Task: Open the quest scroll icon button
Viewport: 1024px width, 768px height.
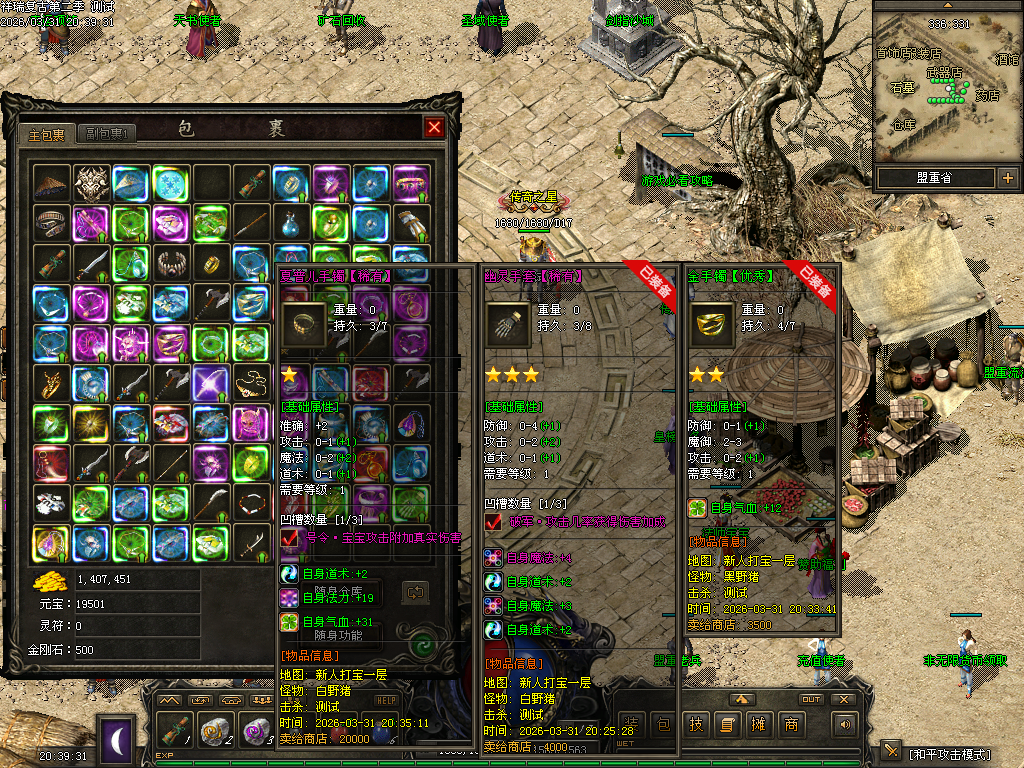Action: pyautogui.click(x=727, y=725)
